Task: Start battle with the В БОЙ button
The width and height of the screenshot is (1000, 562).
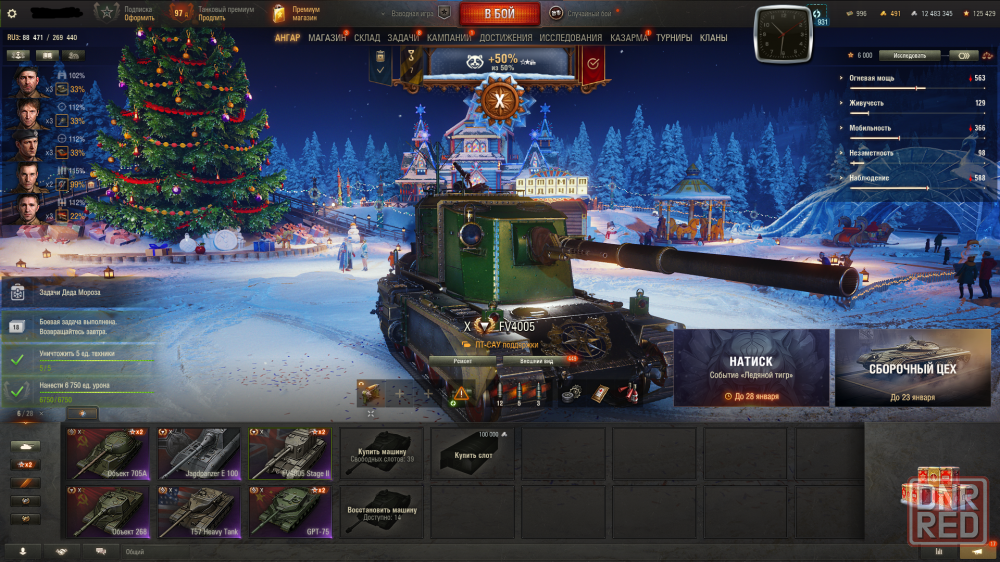Action: [x=499, y=14]
